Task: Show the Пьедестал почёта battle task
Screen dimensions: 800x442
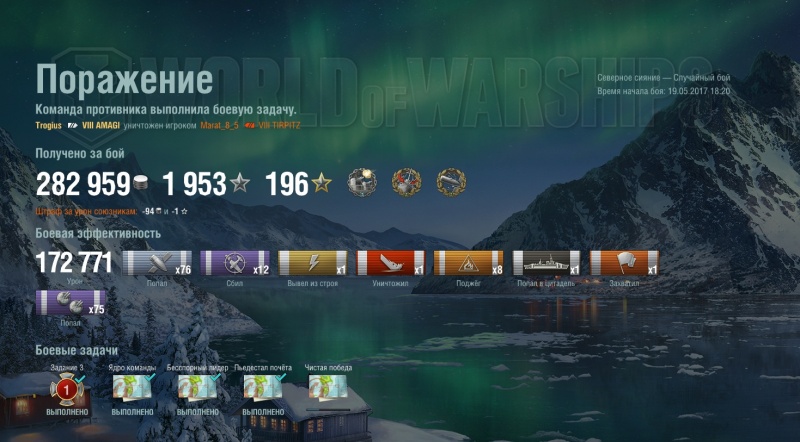Action: (x=262, y=388)
